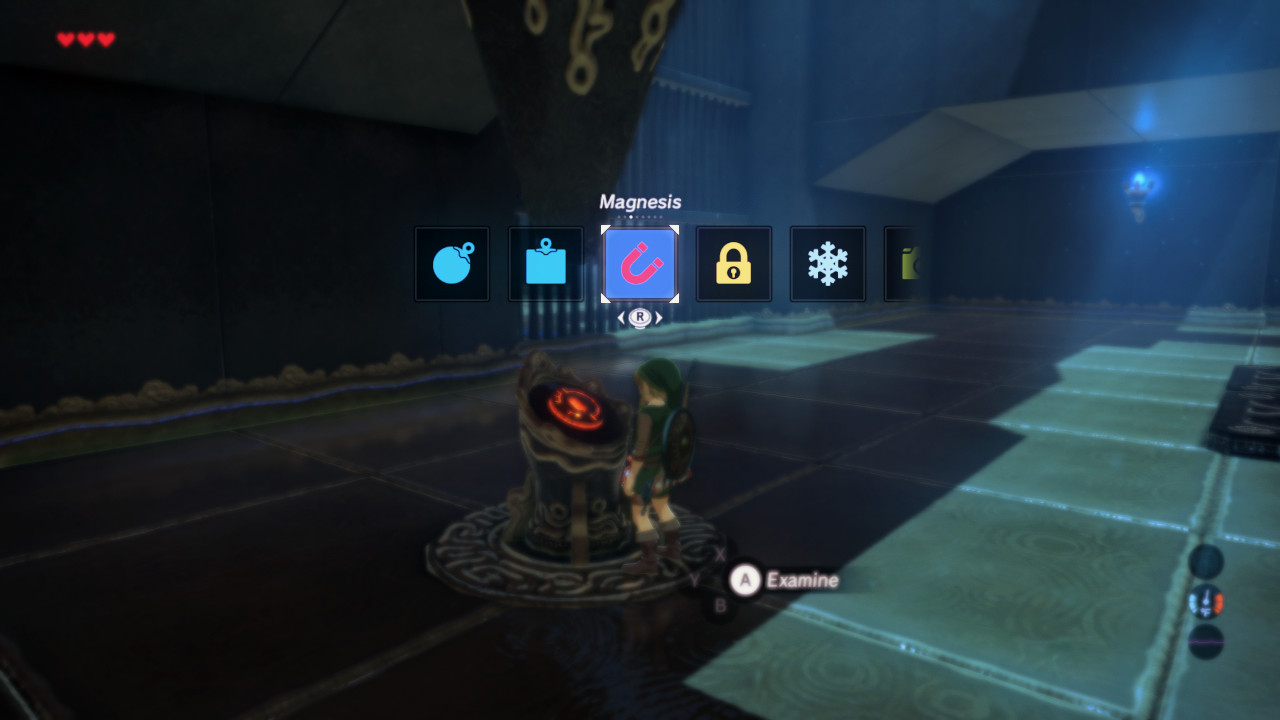Screen dimensions: 1280x720
Task: Click the R button indicator below Magnesis
Action: (x=639, y=318)
